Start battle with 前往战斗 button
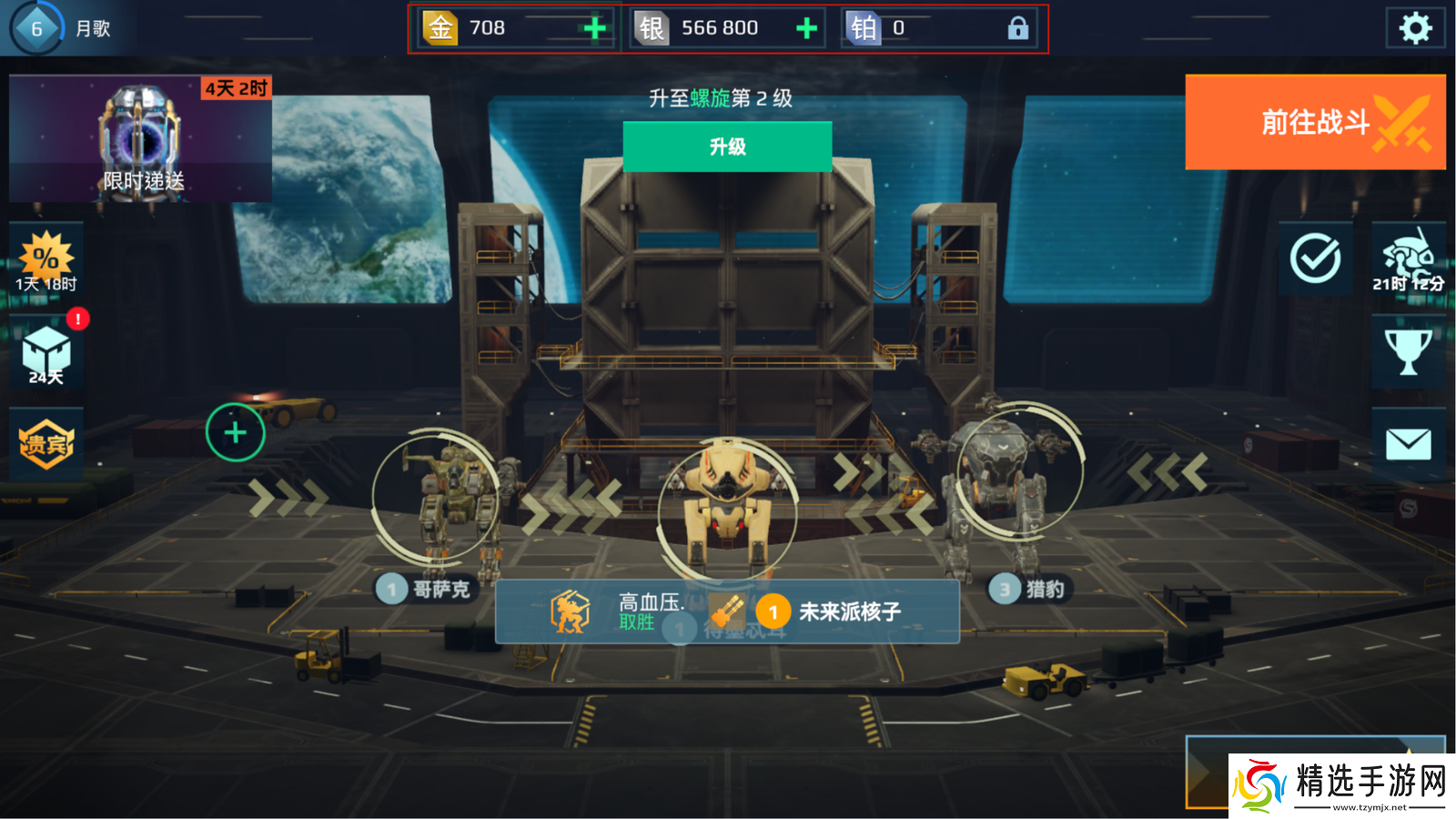Viewport: 1456px width, 819px height. tap(1315, 122)
